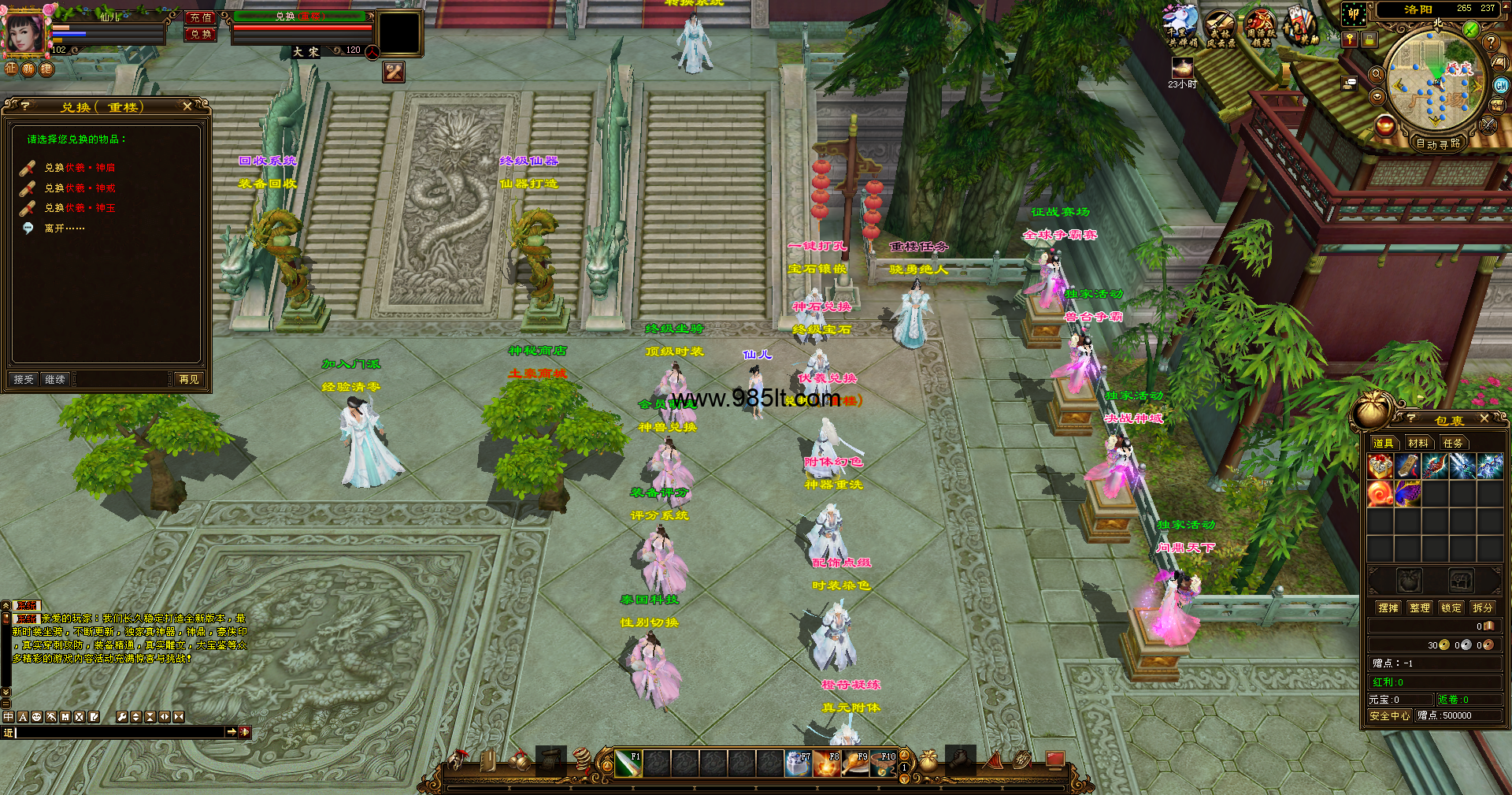Pick the 兑换伏羲·神玉 exchange option

(80, 208)
